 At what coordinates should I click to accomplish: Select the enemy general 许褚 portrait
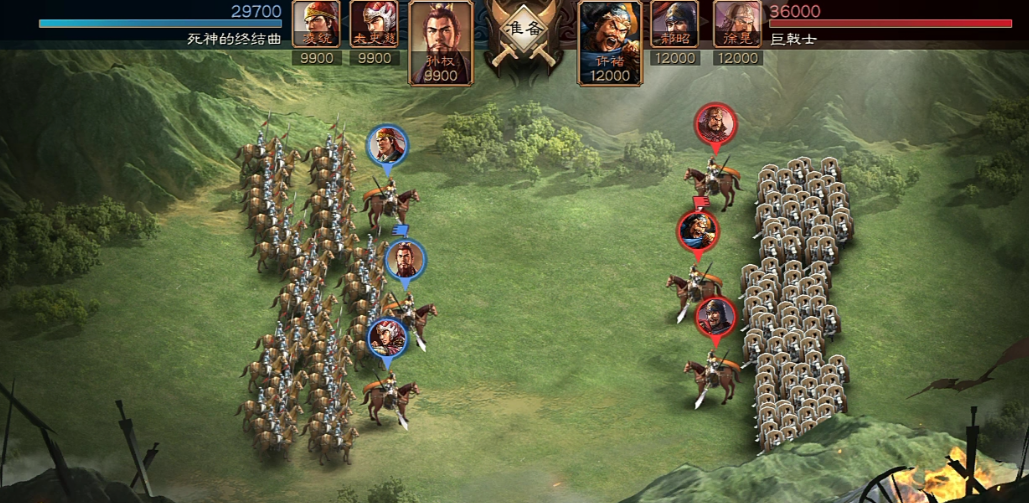coord(610,42)
